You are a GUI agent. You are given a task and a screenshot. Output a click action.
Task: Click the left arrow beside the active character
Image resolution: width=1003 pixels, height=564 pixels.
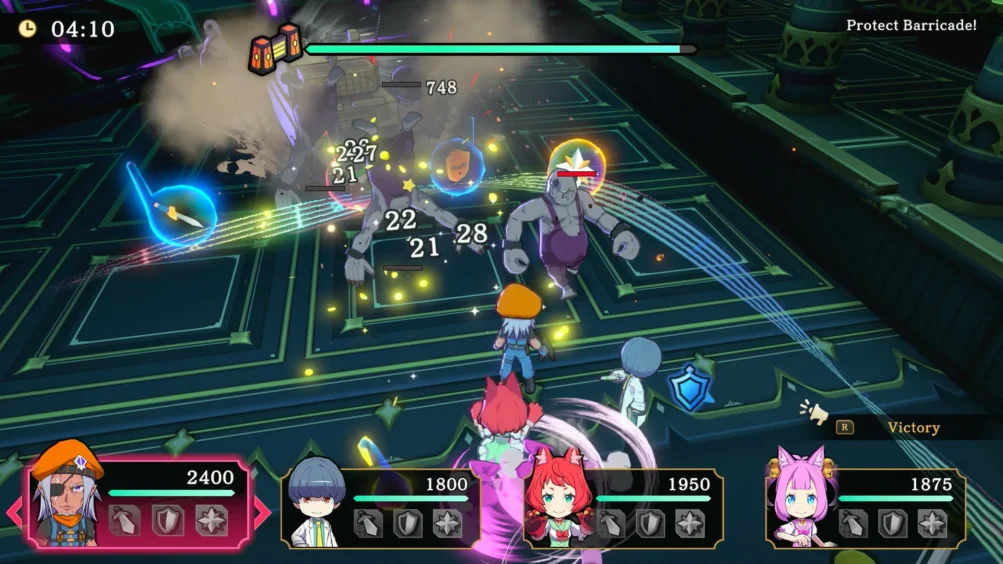click(14, 513)
